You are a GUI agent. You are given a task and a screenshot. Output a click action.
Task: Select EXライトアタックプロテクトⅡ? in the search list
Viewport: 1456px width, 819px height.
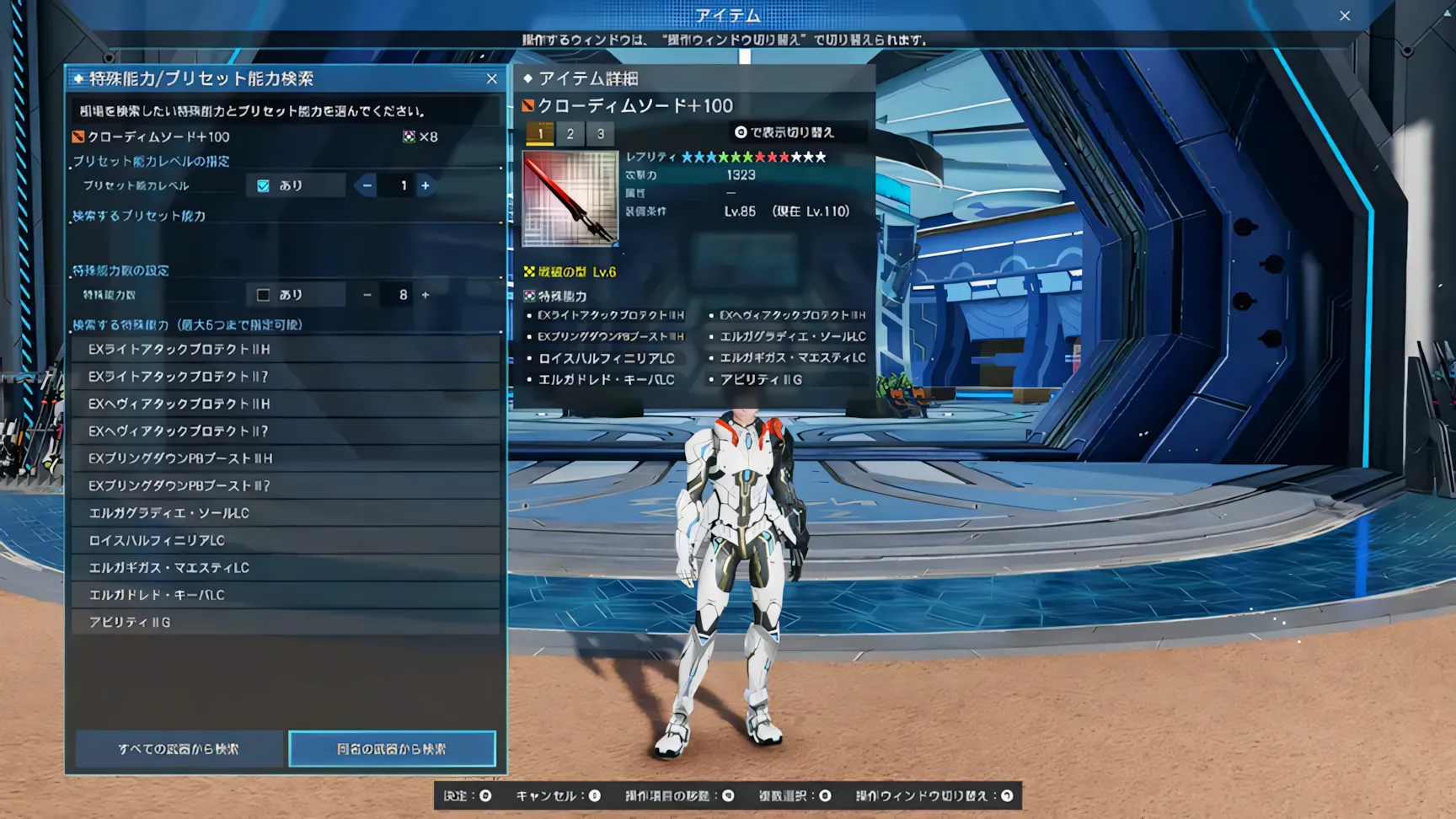click(286, 377)
